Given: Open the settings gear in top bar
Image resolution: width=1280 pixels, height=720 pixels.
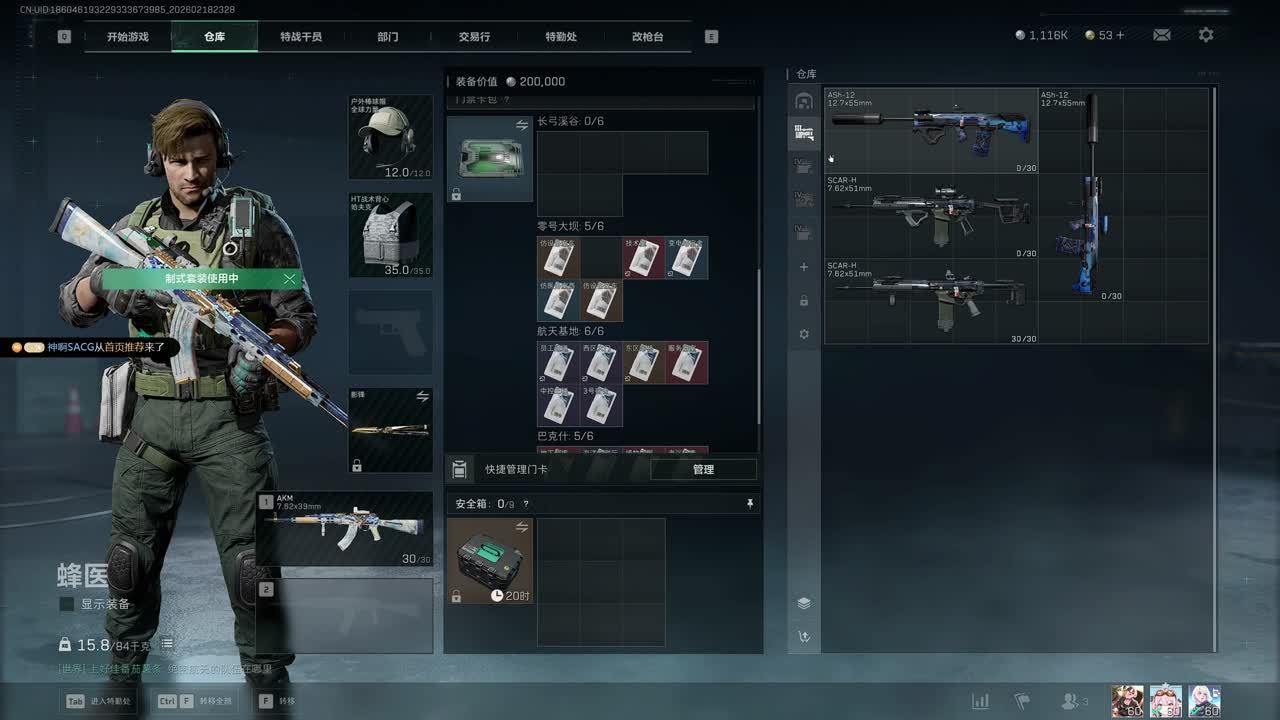Looking at the screenshot, I should click(x=1206, y=35).
